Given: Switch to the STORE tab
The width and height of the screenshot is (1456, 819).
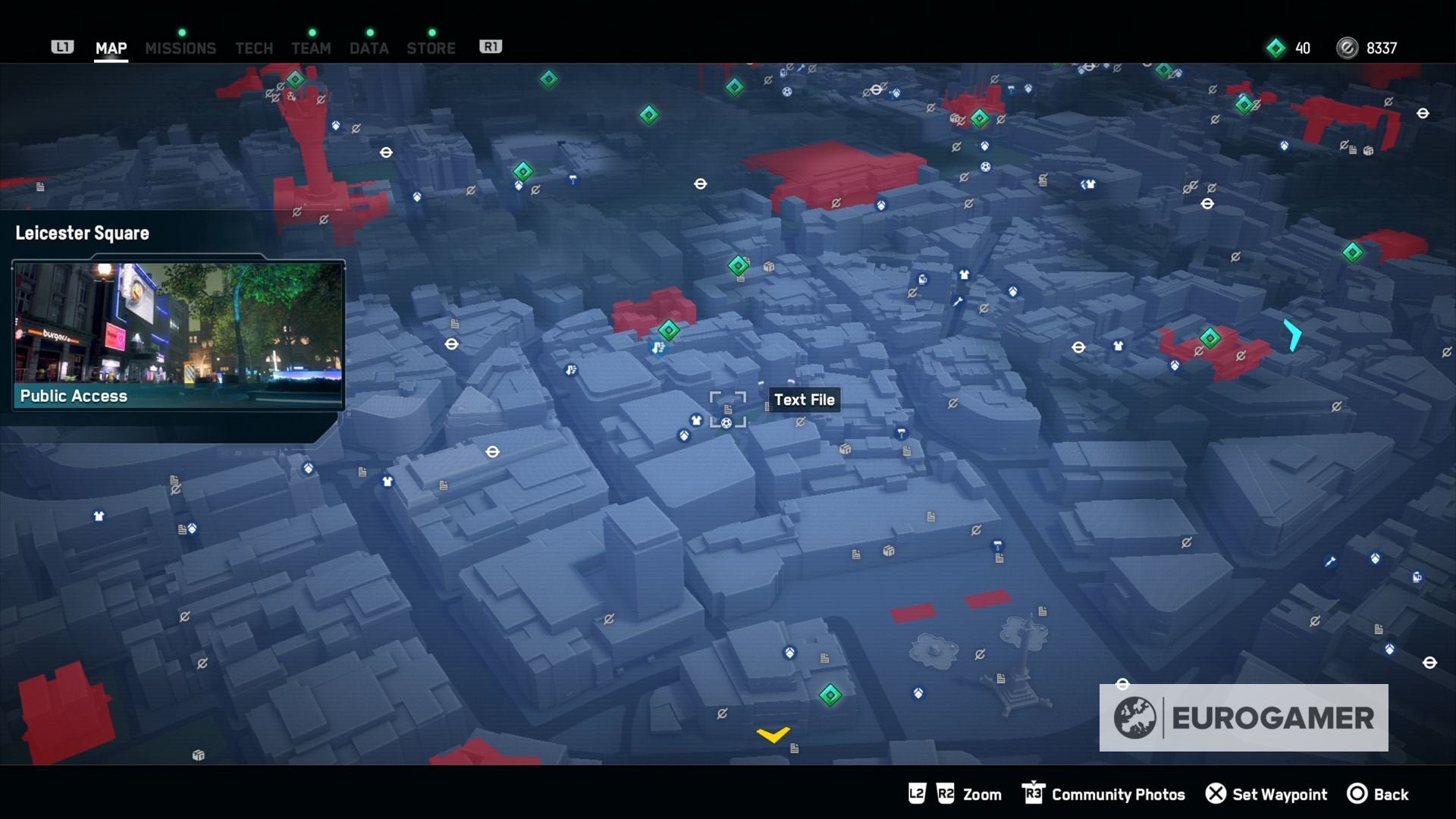Looking at the screenshot, I should (431, 48).
